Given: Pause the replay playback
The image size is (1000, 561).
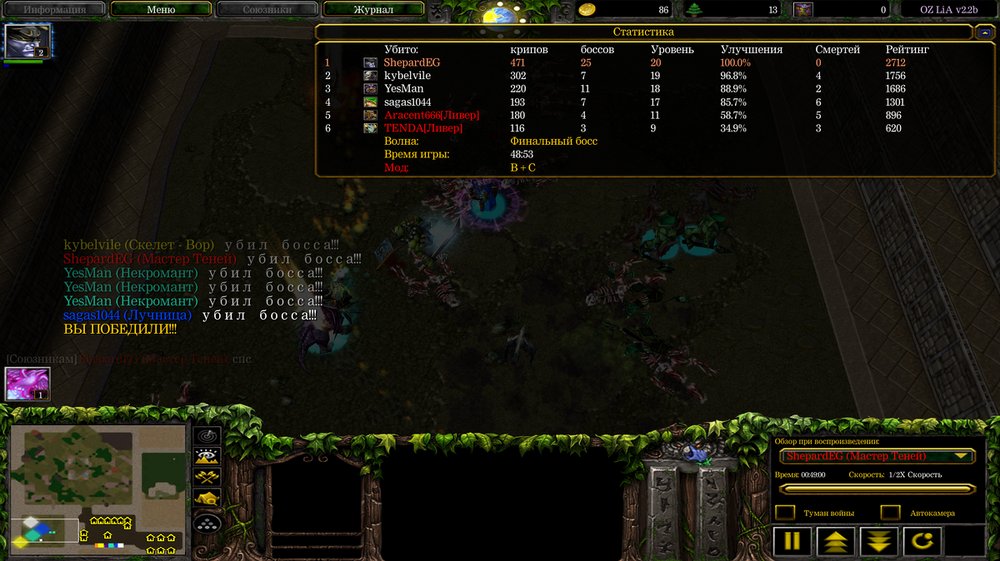Looking at the screenshot, I should click(791, 541).
